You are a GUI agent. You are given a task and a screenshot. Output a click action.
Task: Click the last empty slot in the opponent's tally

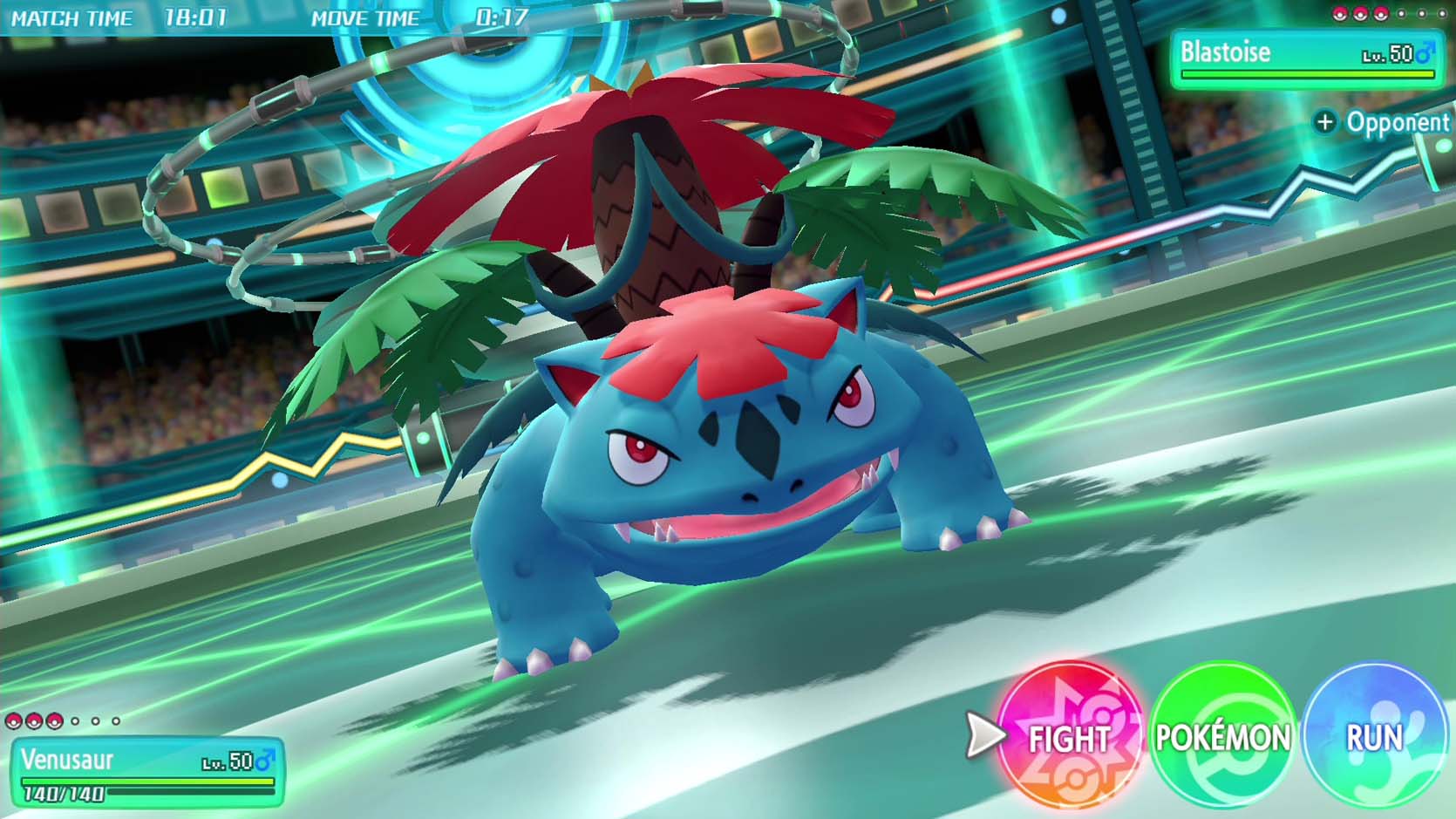[1443, 15]
